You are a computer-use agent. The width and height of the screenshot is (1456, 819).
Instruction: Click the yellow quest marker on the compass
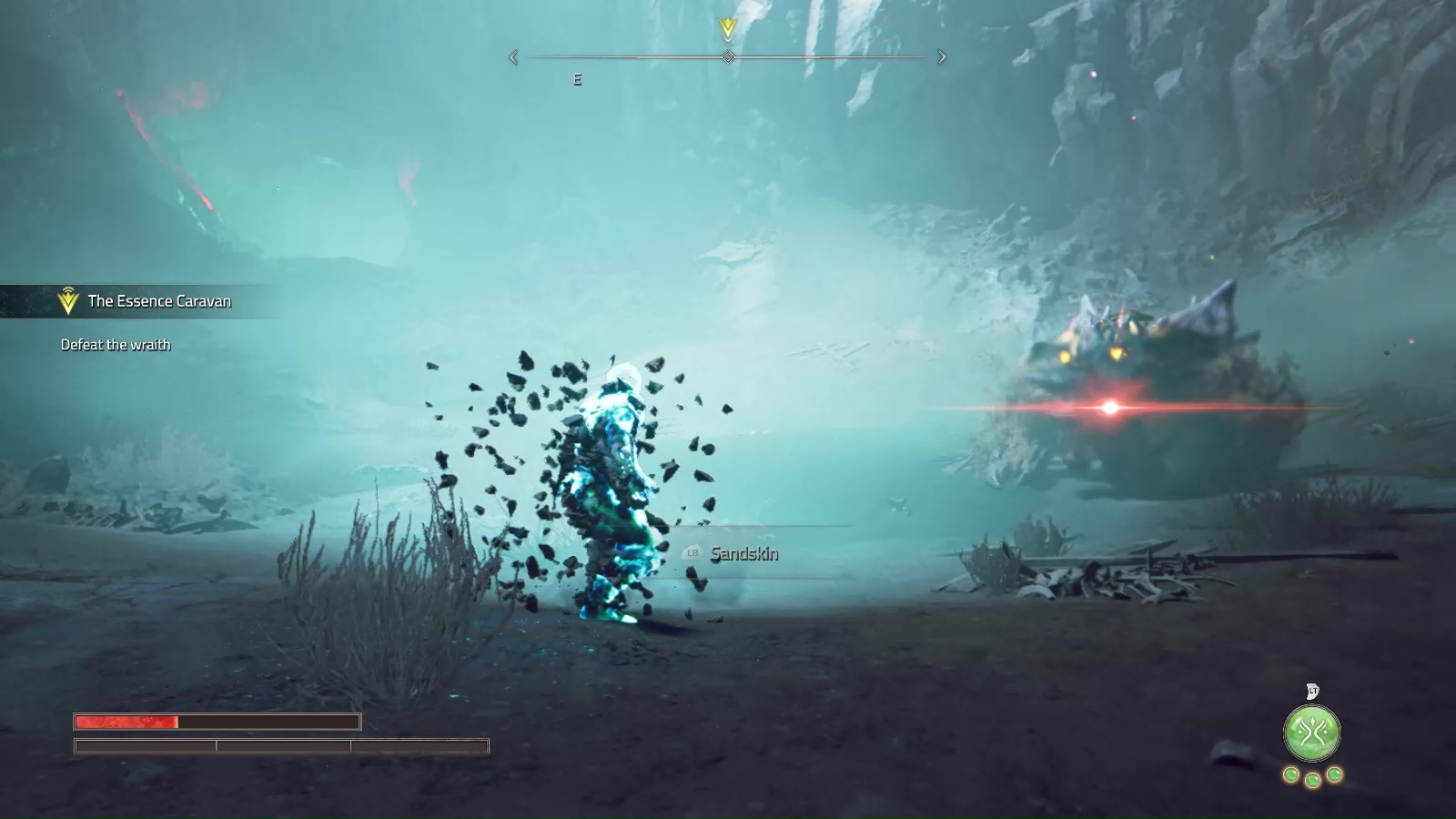(728, 28)
